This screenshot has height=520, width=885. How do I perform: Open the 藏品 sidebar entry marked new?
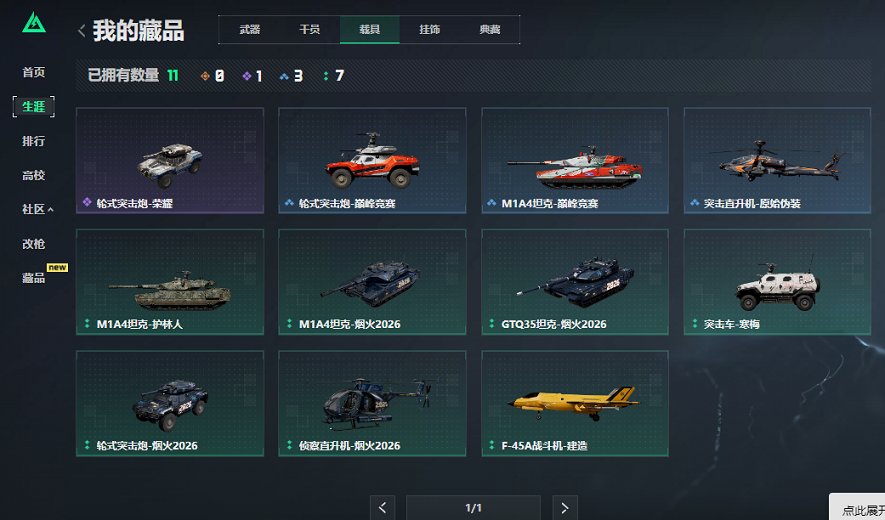(34, 277)
